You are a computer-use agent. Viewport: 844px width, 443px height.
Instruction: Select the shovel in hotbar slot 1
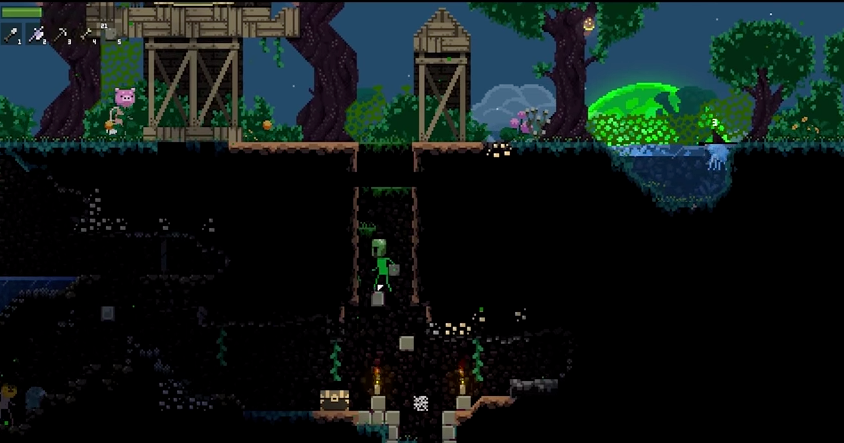12,35
